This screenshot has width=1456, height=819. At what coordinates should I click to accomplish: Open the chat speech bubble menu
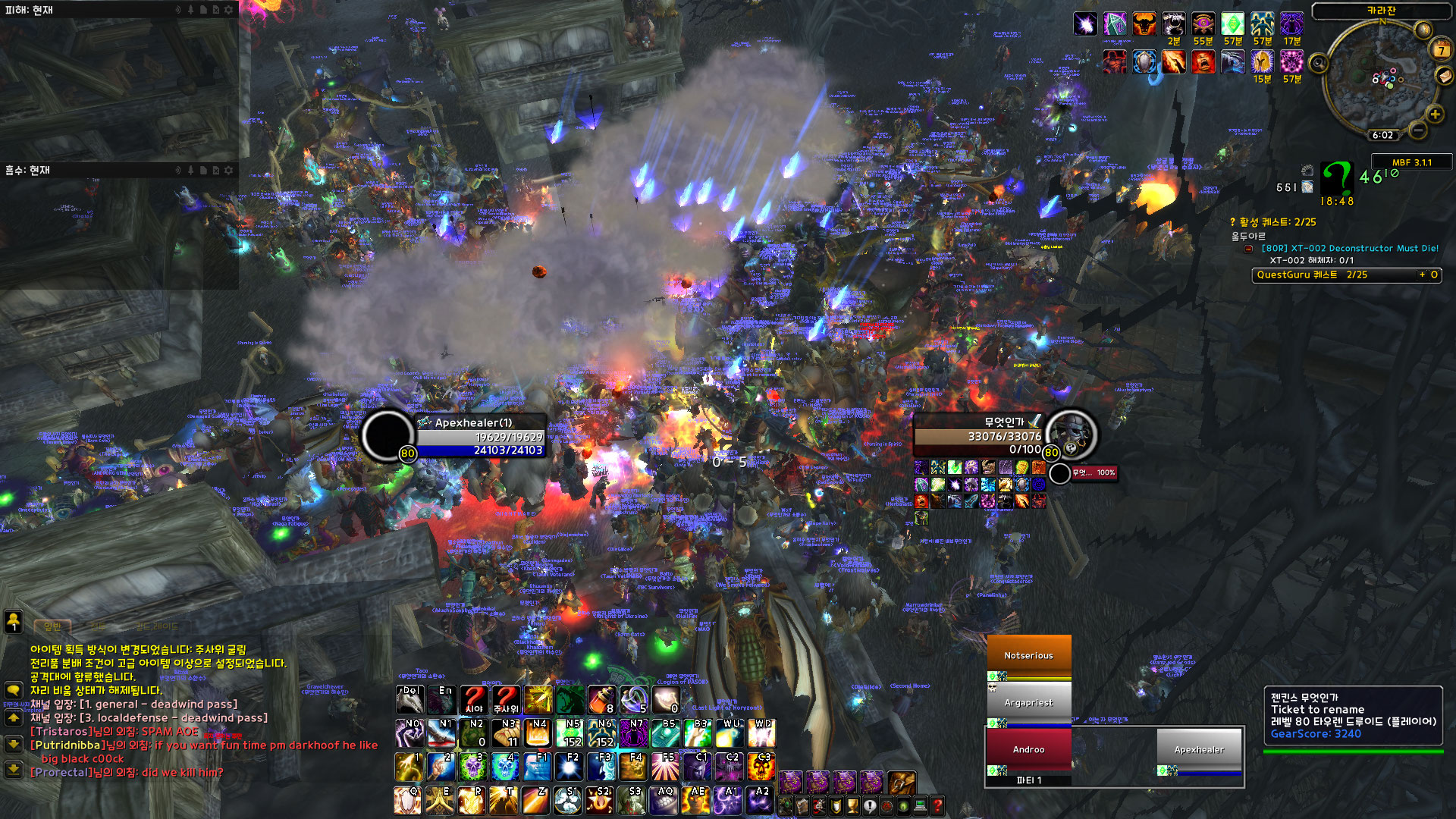tap(14, 690)
